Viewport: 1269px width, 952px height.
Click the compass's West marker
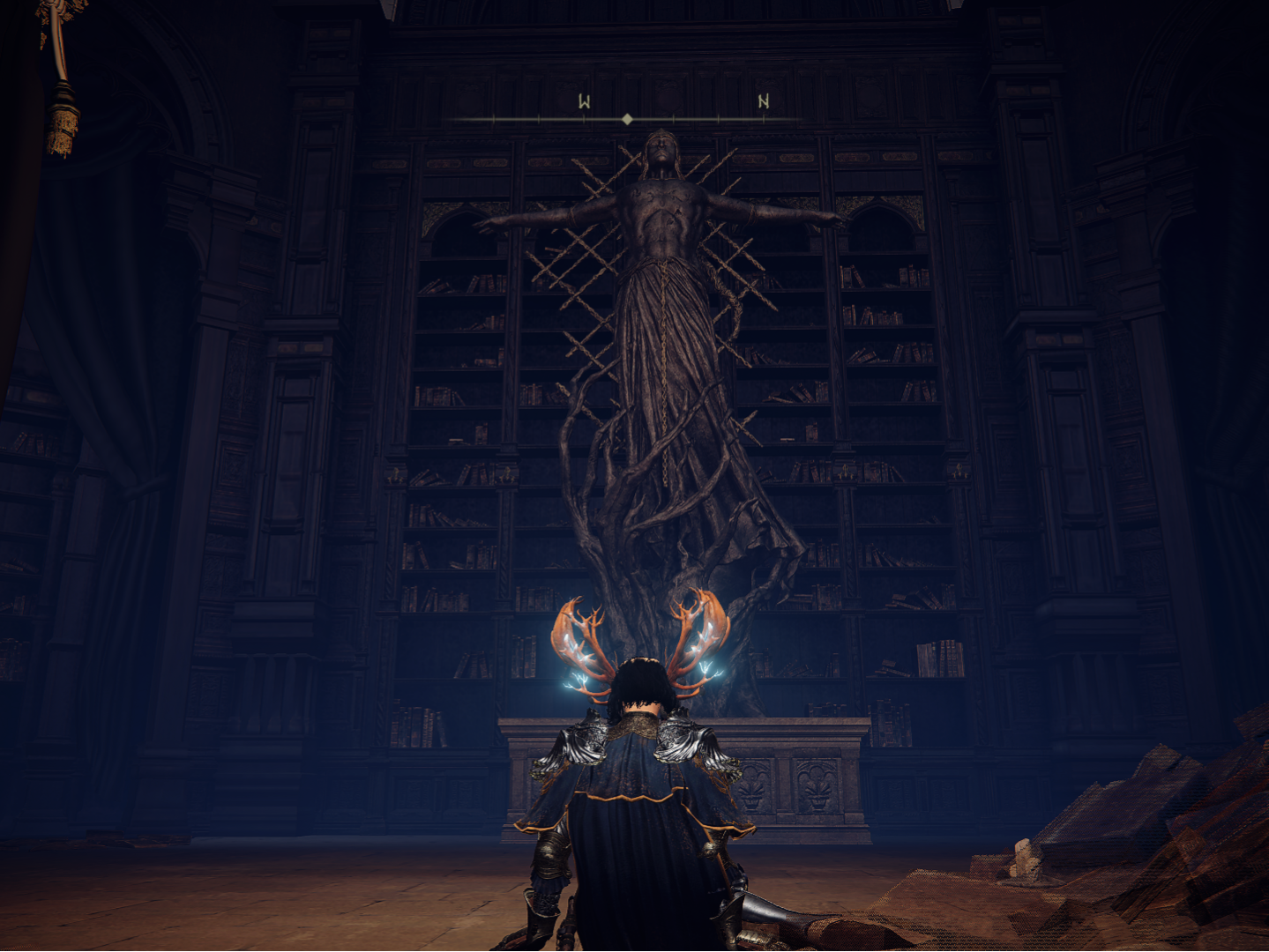(x=584, y=102)
